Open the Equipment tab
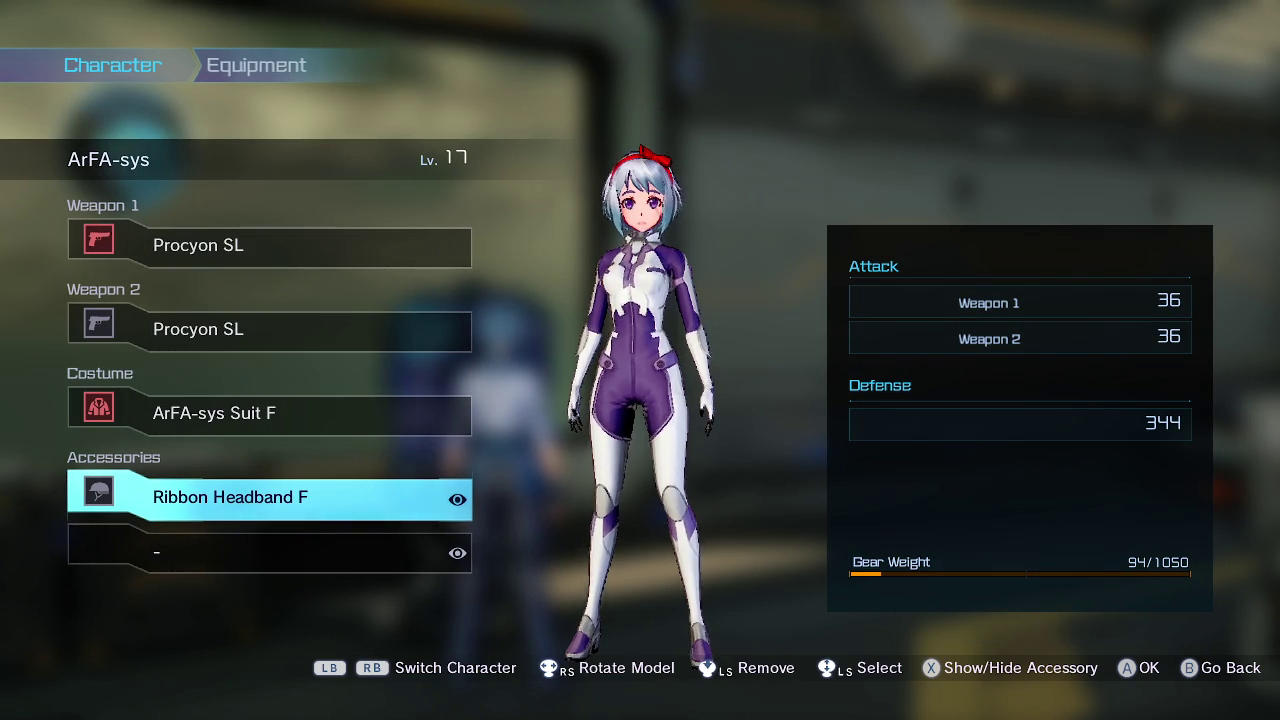 click(256, 65)
